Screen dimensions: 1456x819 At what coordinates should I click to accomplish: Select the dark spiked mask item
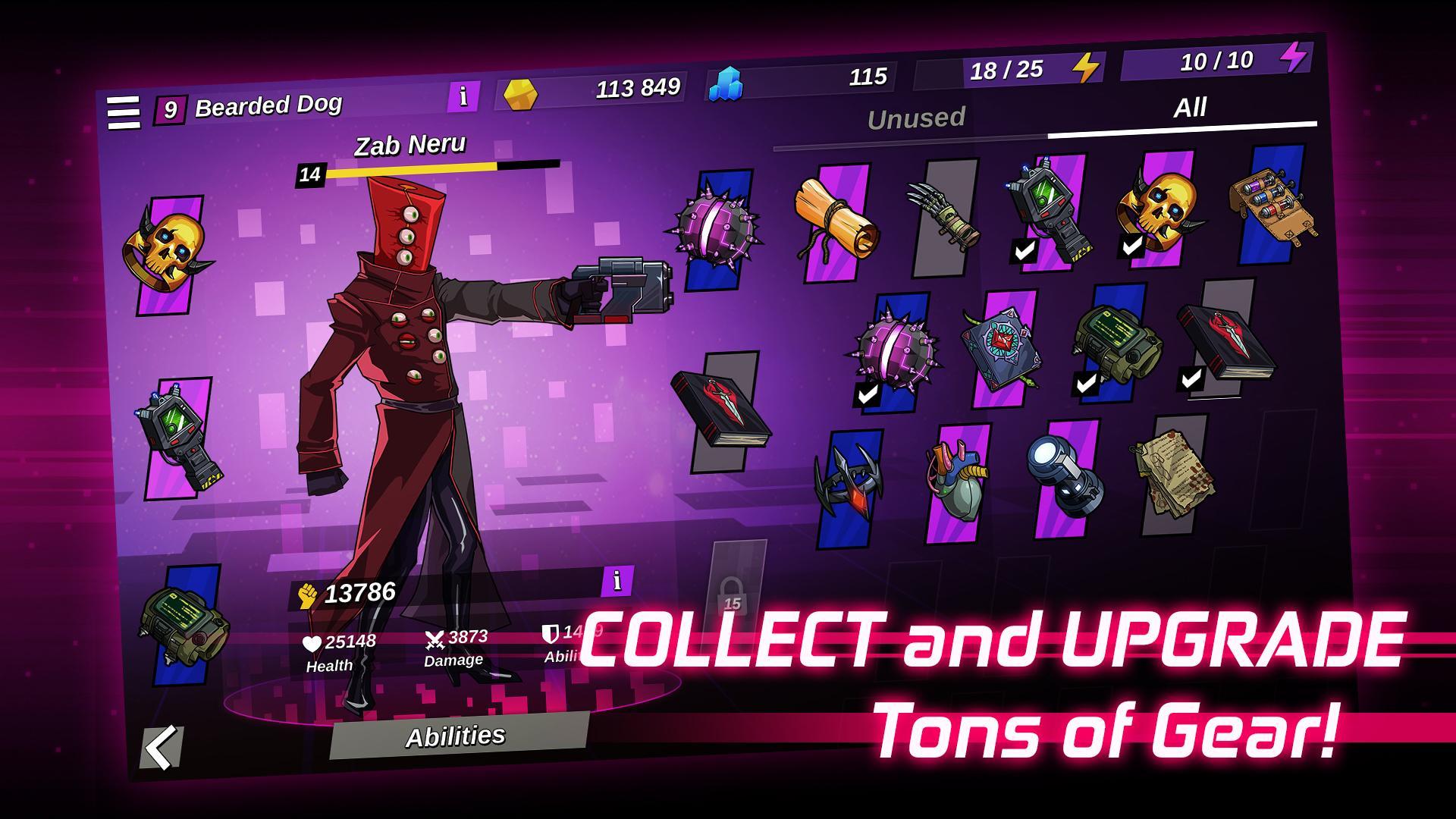[x=849, y=485]
